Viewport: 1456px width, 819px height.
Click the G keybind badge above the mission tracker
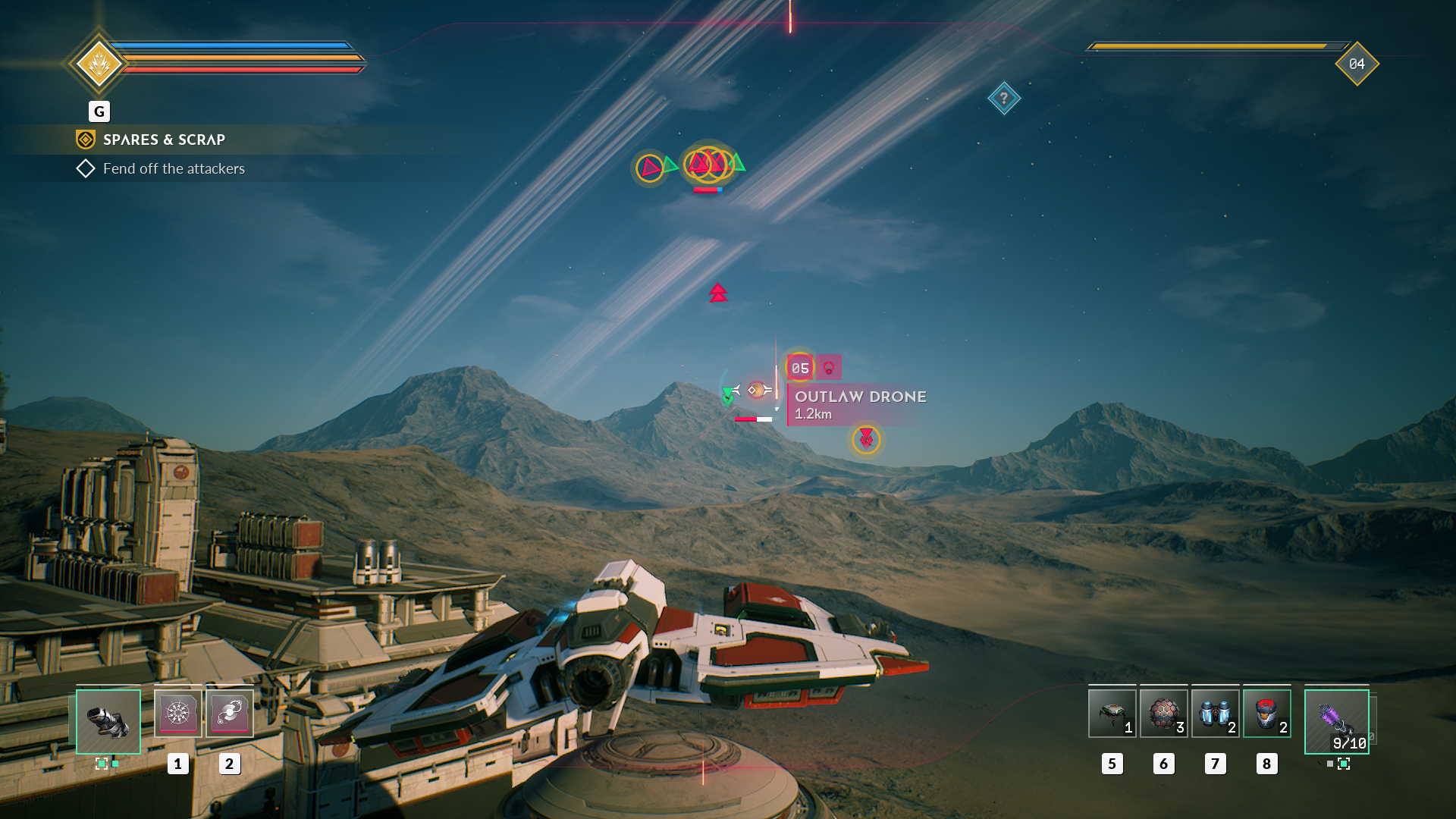click(99, 111)
